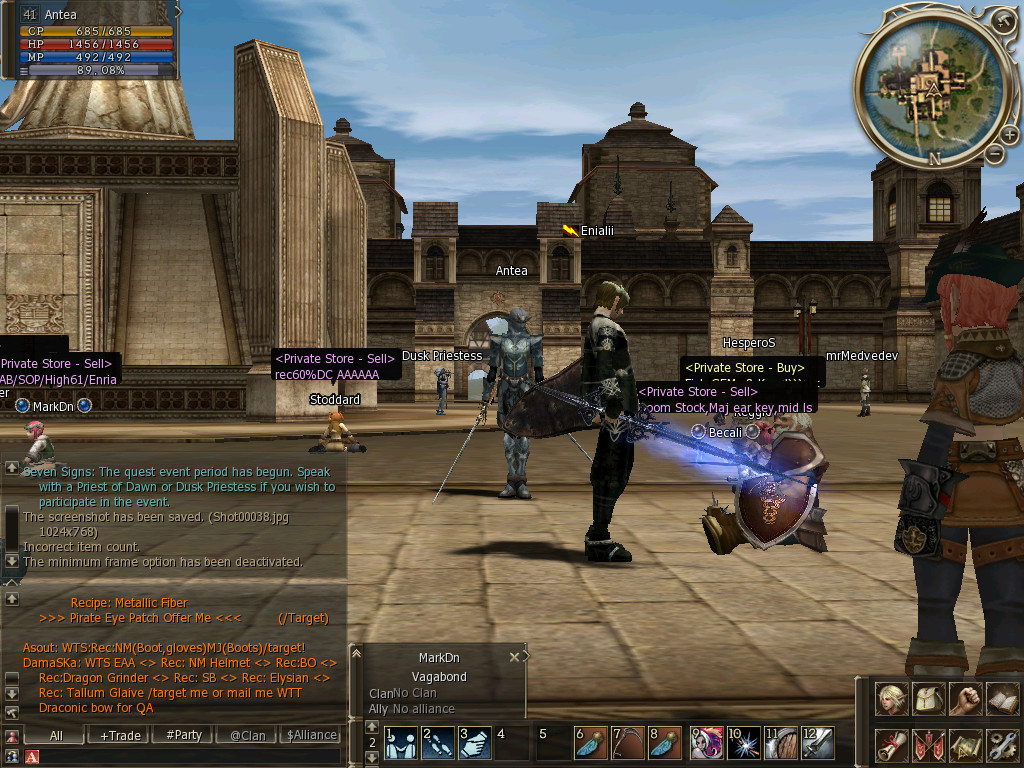
Task: Use the sword skill in slot 12
Action: (x=818, y=743)
